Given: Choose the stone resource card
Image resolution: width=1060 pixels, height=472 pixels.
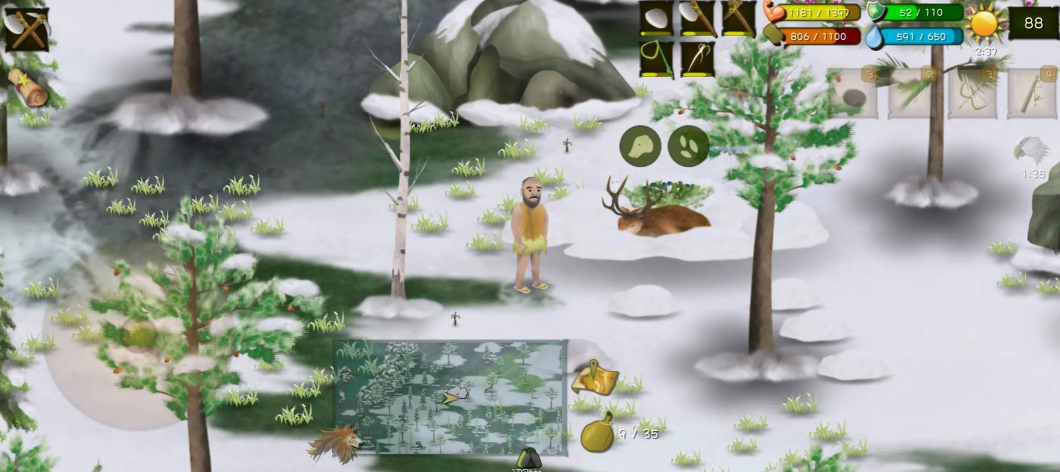Looking at the screenshot, I should [x=852, y=93].
